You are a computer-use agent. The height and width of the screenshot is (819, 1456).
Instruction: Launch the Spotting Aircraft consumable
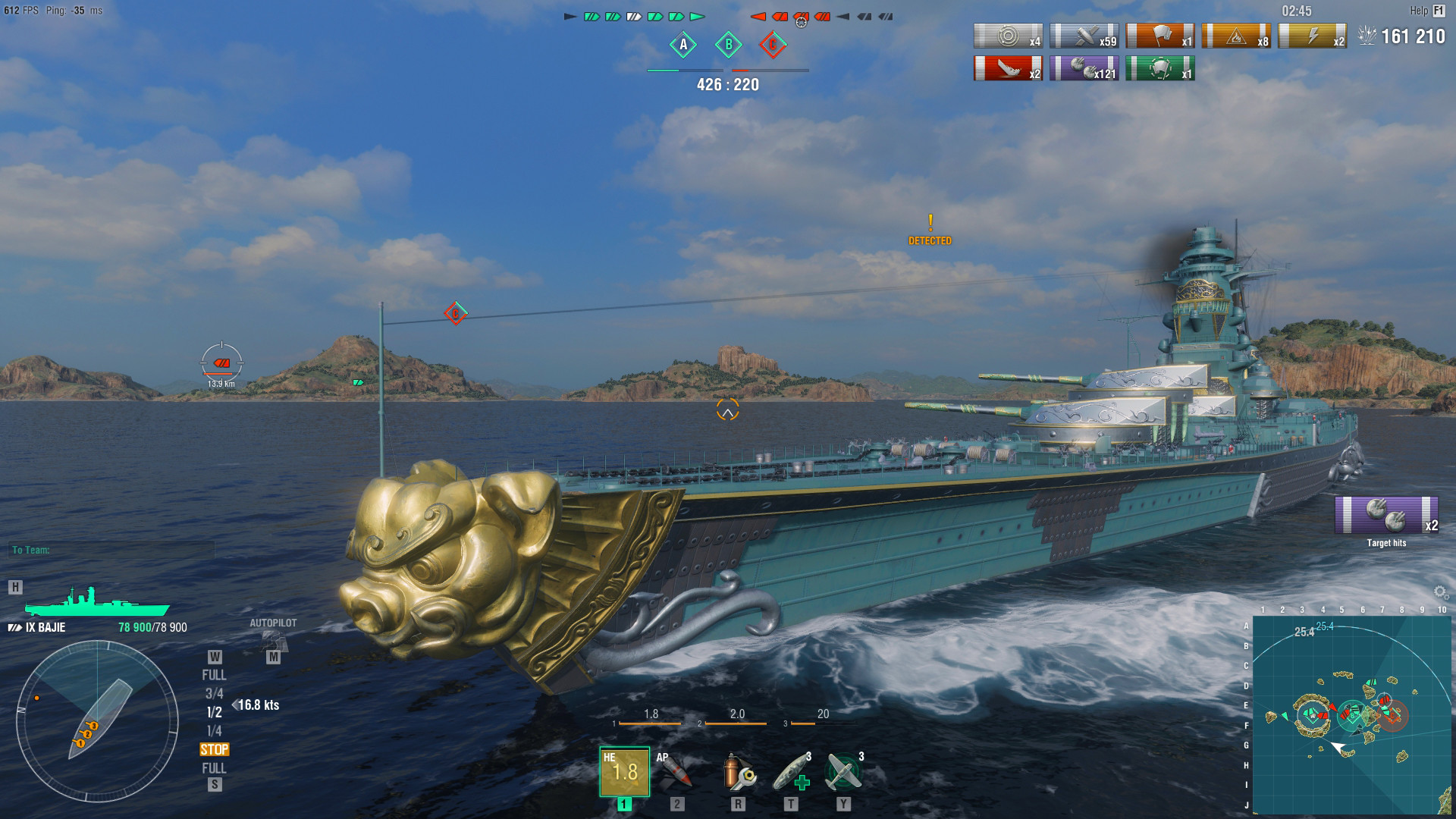pyautogui.click(x=842, y=772)
